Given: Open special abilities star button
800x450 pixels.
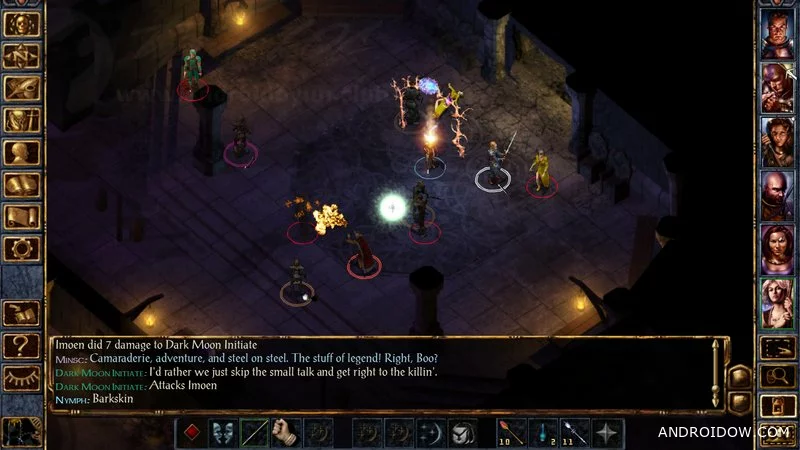Looking at the screenshot, I should tap(606, 431).
